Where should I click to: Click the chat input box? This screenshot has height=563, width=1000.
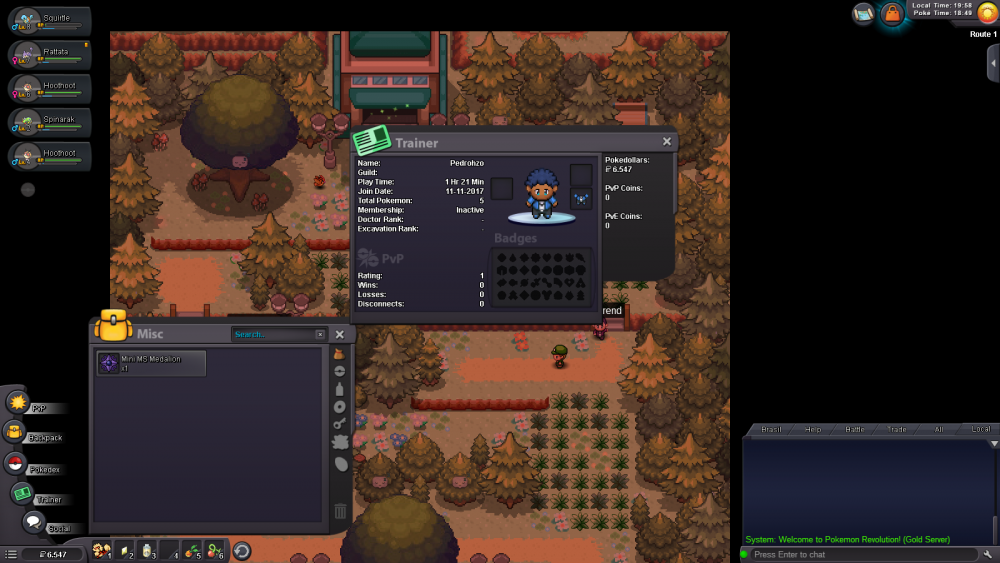point(860,554)
